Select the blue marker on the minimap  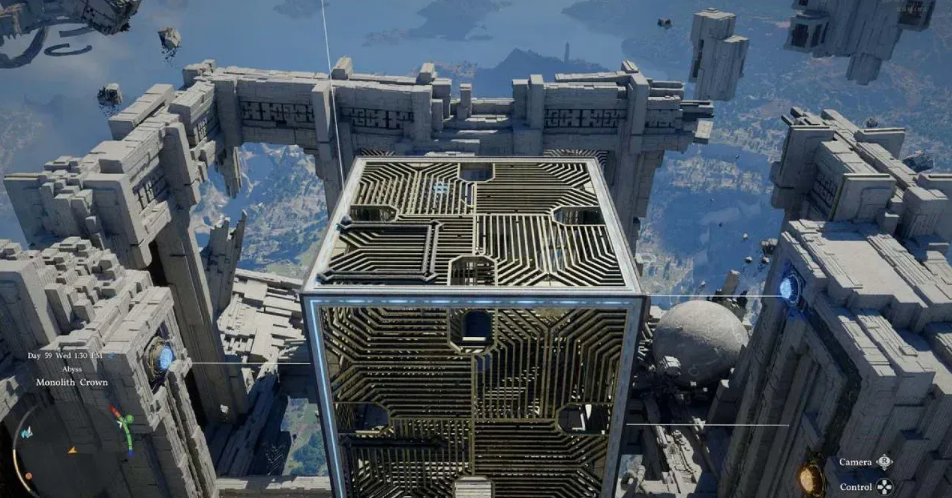(27, 432)
